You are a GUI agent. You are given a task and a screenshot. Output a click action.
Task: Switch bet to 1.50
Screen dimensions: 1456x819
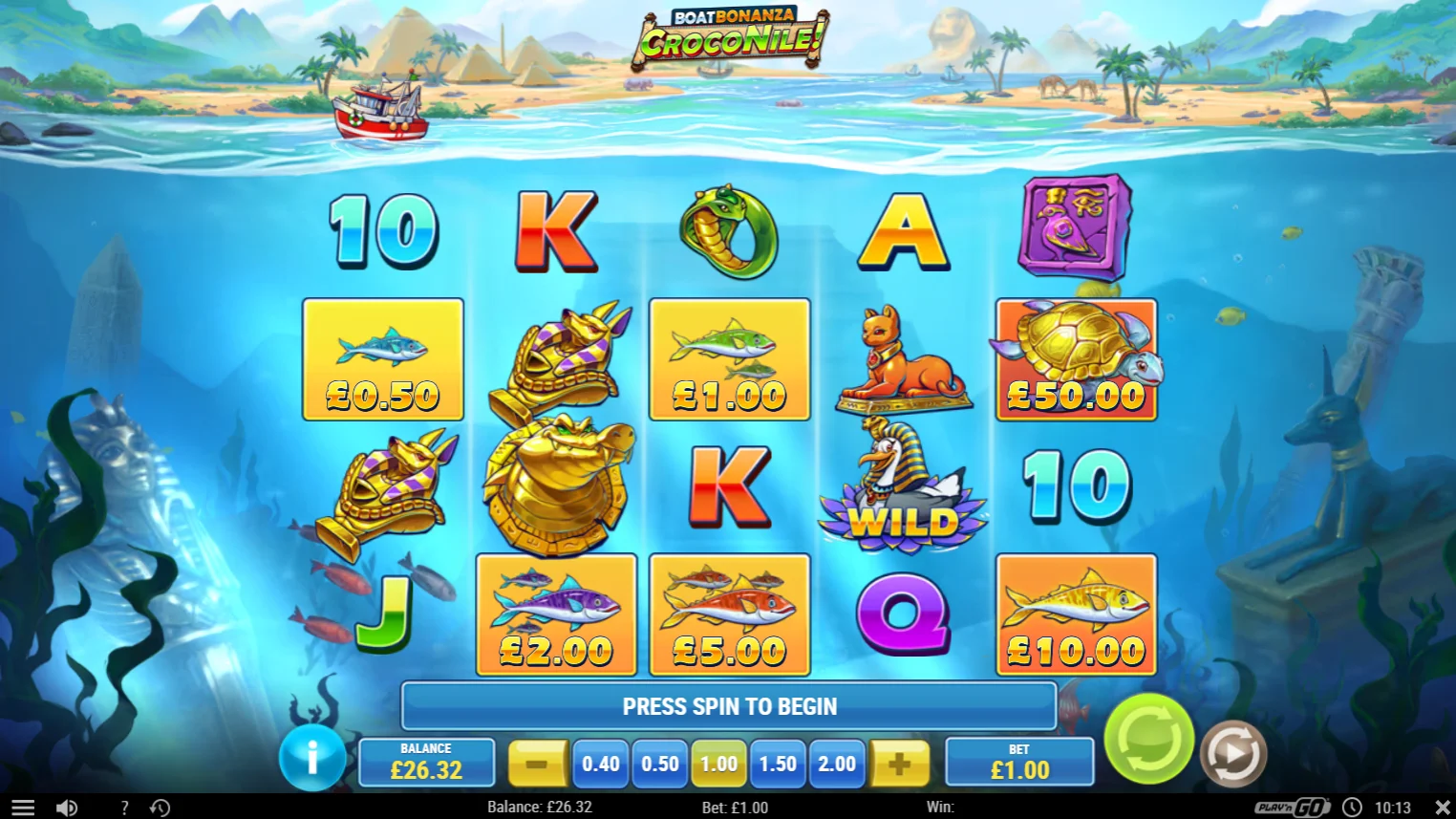pyautogui.click(x=777, y=764)
